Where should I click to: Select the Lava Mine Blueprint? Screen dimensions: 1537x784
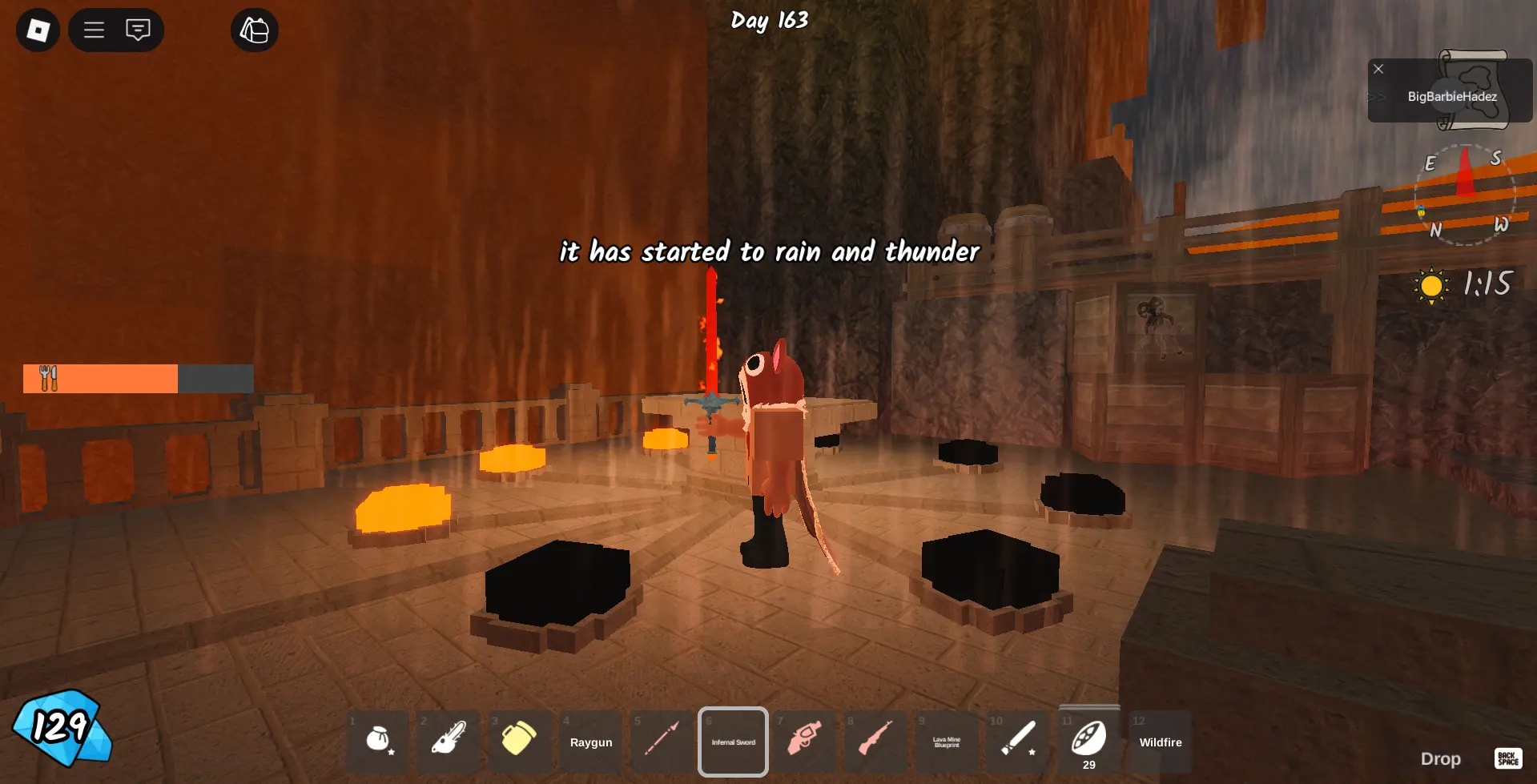click(946, 742)
